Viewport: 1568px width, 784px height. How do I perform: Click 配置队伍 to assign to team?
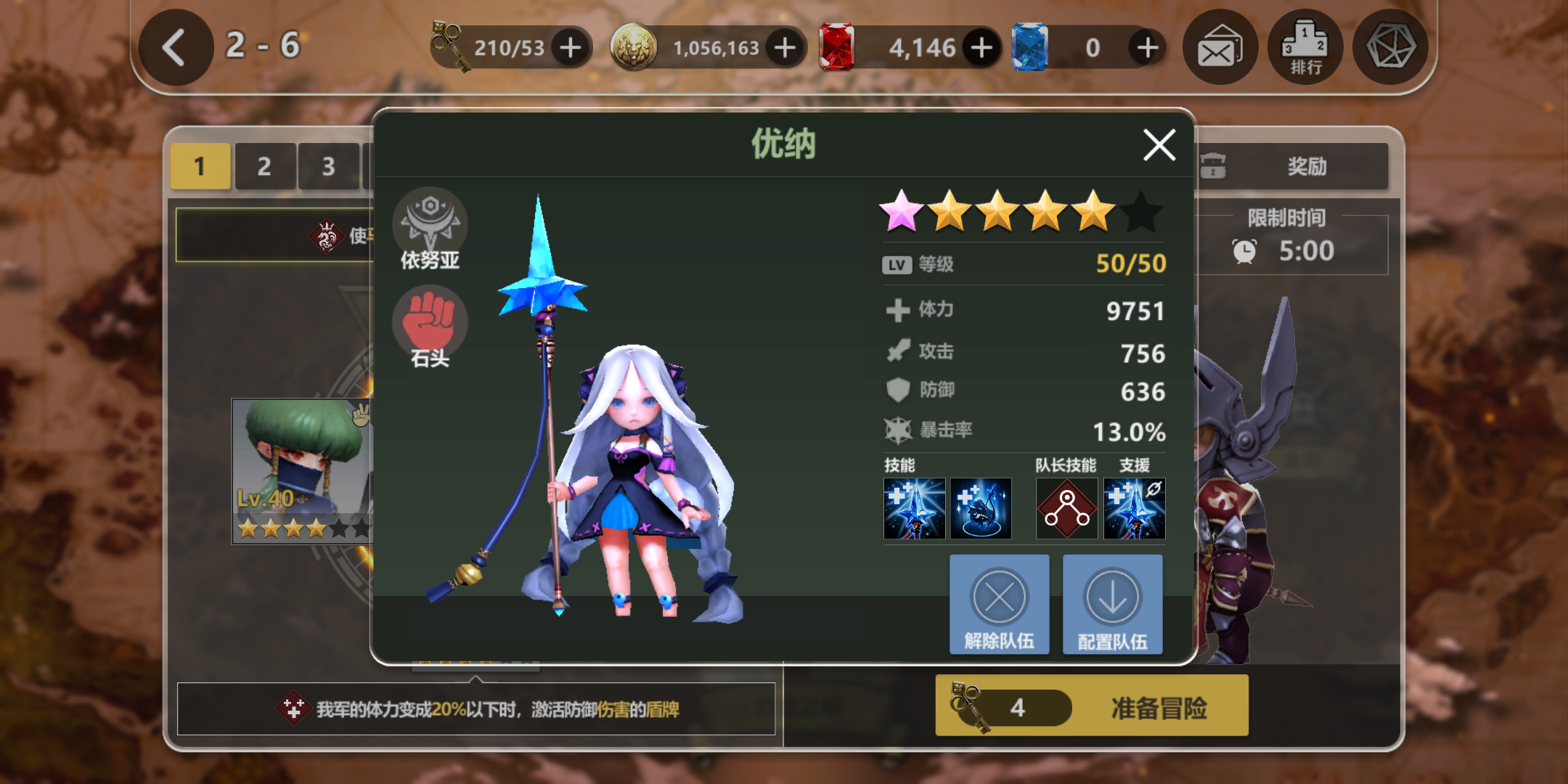(1112, 605)
